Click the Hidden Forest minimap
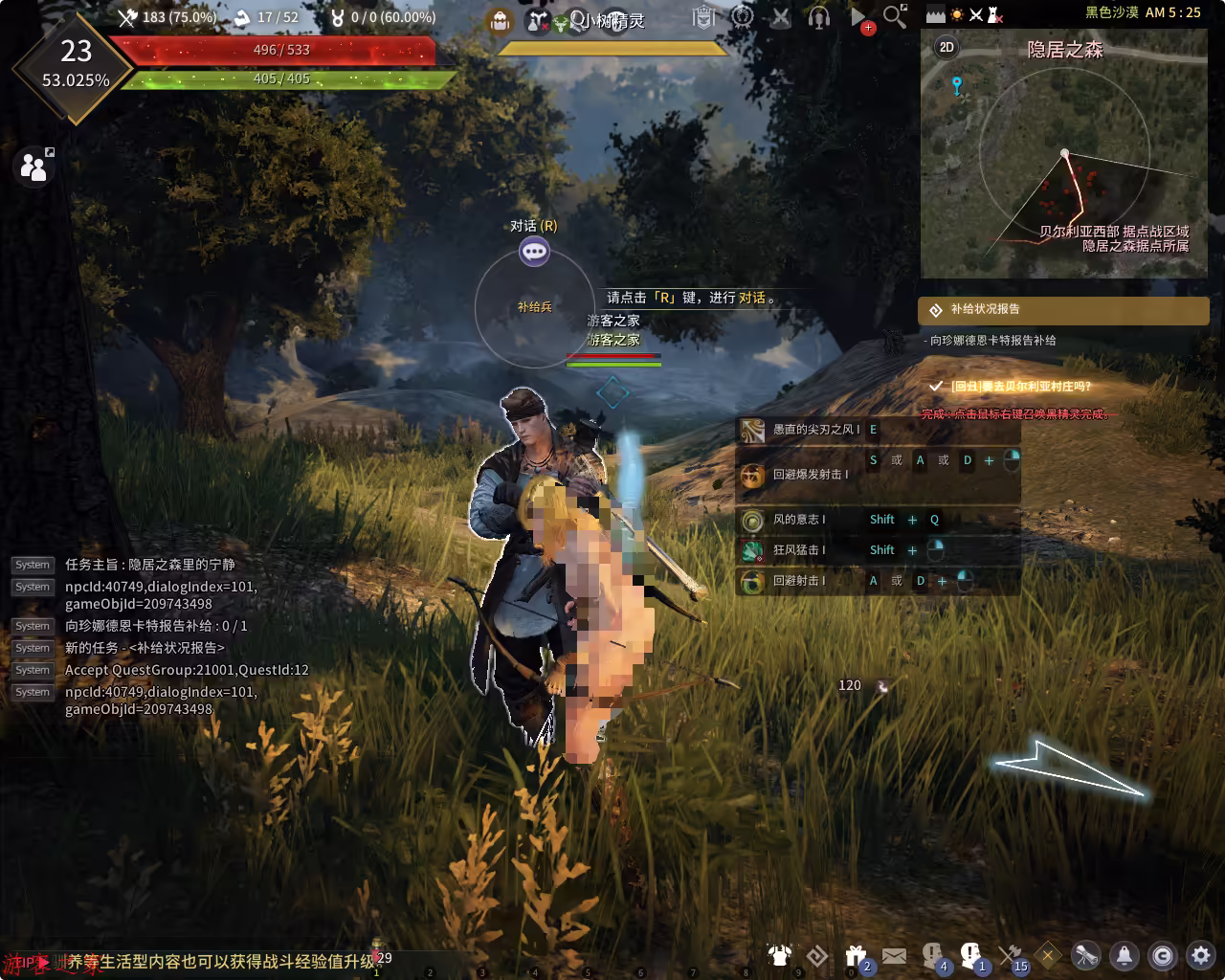1225x980 pixels. point(1063,153)
